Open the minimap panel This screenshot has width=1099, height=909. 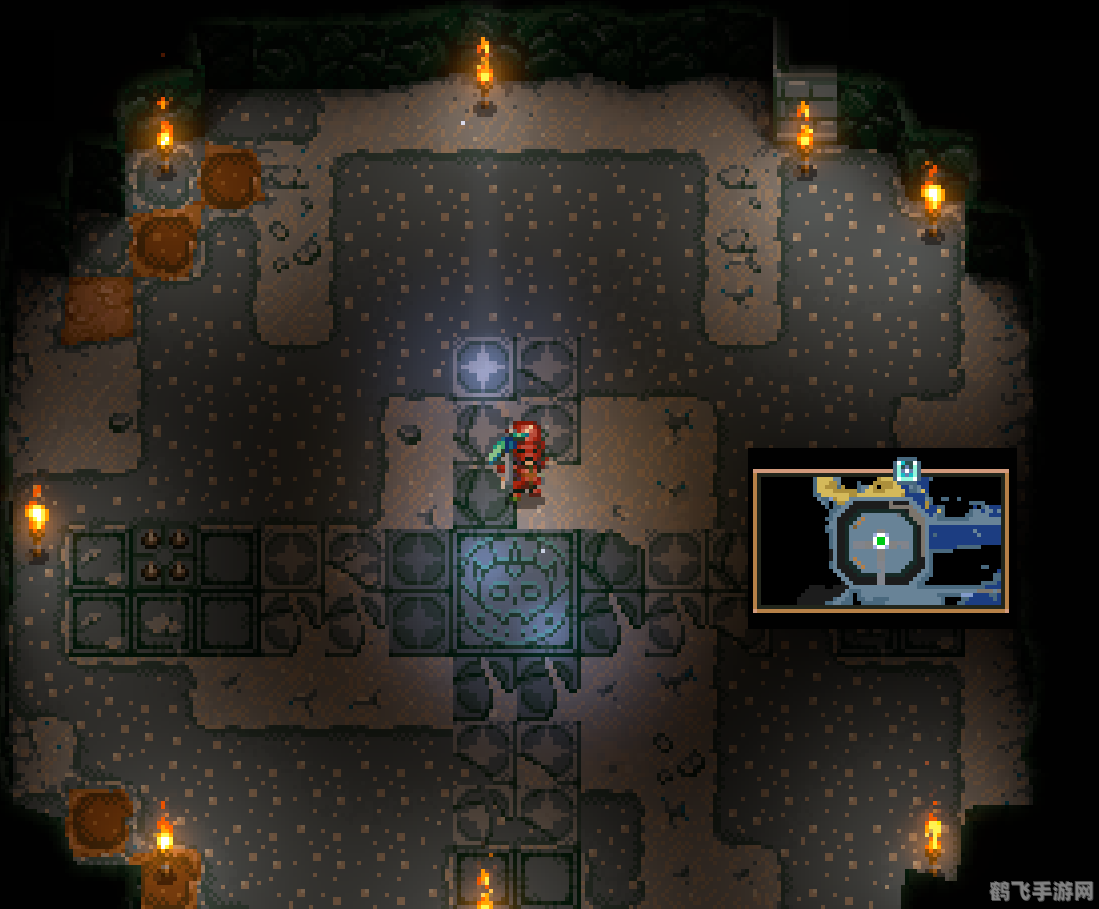pyautogui.click(x=880, y=541)
